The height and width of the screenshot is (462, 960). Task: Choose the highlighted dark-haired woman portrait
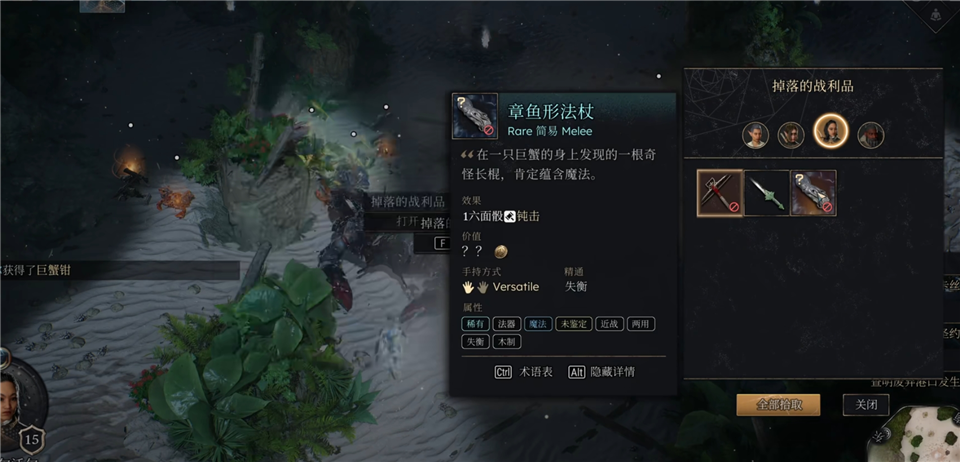pos(830,132)
